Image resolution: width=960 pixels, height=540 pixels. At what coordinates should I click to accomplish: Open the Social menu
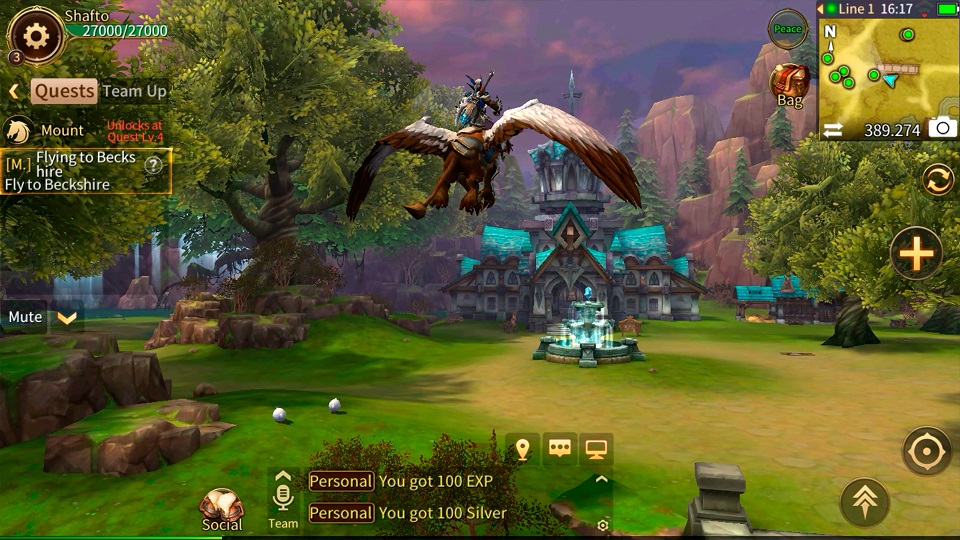pos(222,510)
